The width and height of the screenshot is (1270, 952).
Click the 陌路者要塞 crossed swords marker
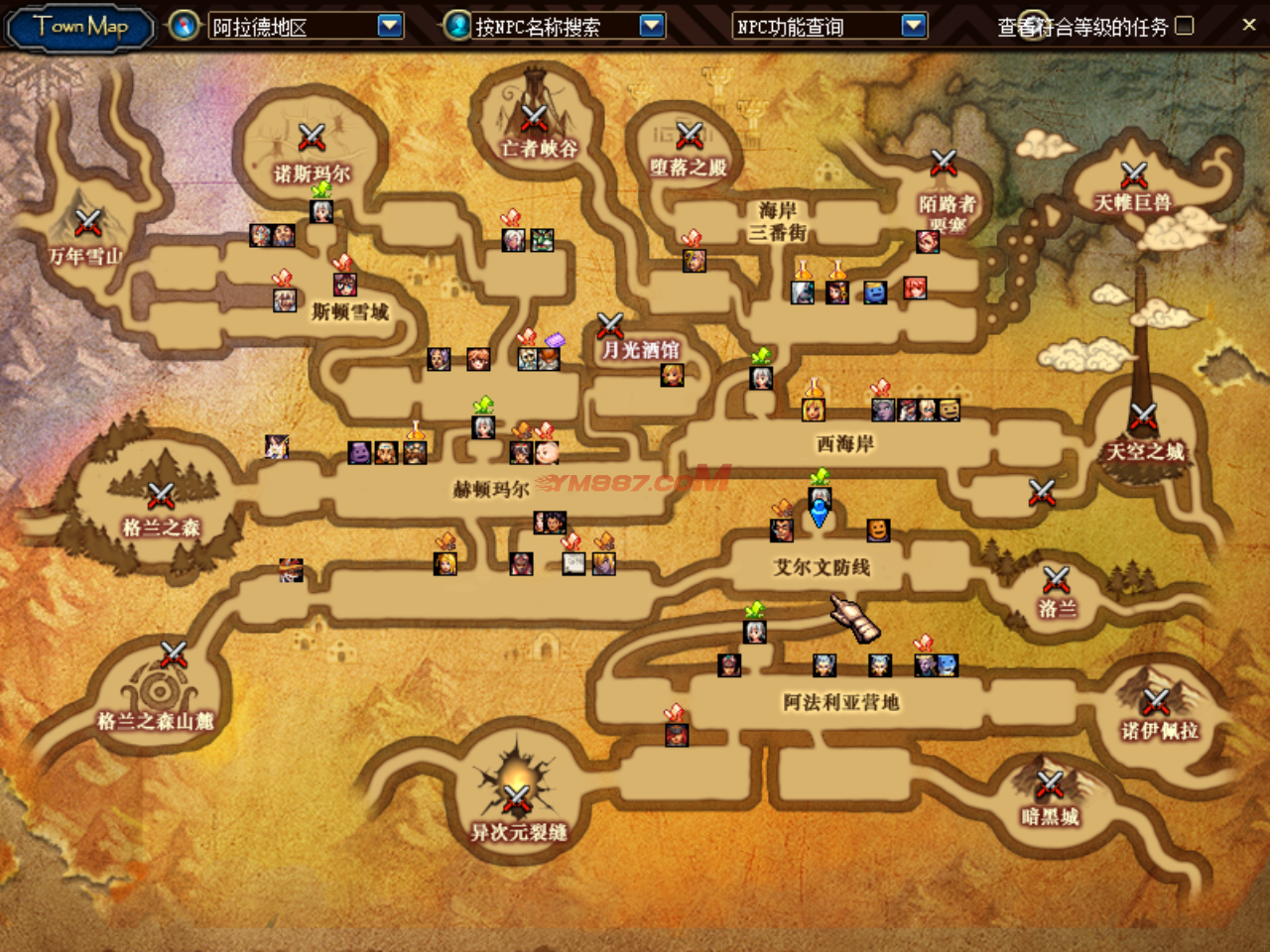pyautogui.click(x=944, y=162)
